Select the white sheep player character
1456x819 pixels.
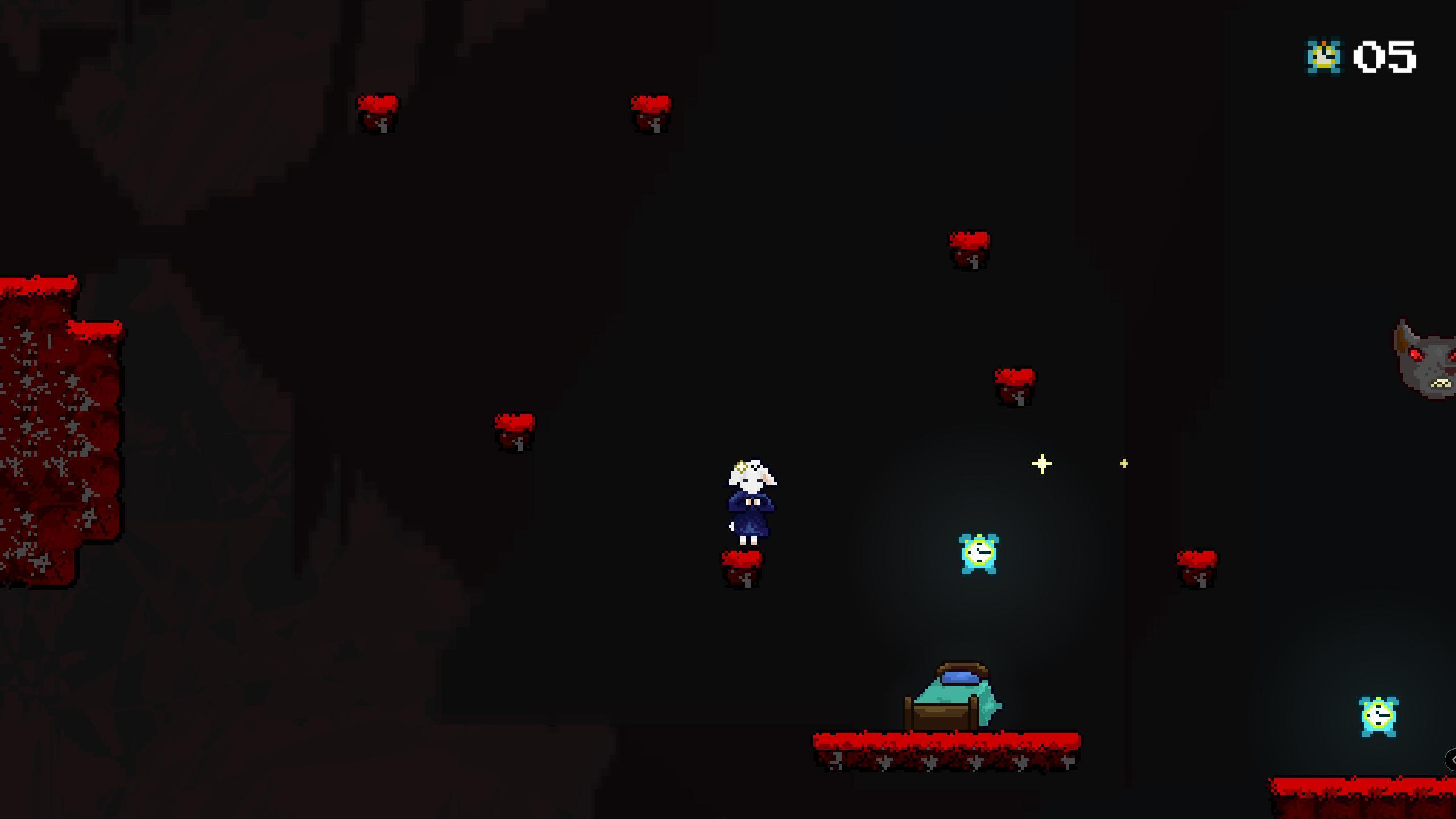(x=752, y=500)
